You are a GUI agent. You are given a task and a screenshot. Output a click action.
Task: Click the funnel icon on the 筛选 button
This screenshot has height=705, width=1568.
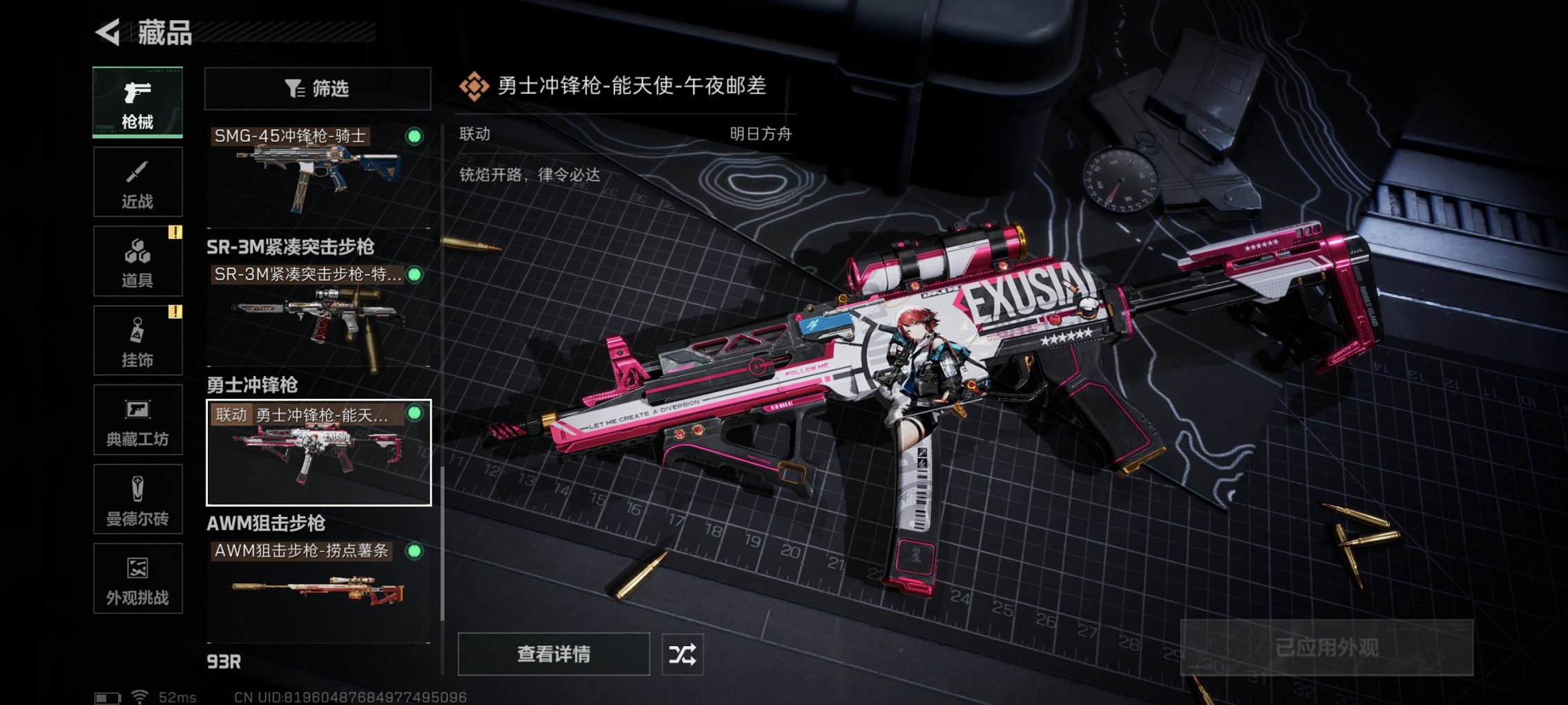[x=293, y=88]
